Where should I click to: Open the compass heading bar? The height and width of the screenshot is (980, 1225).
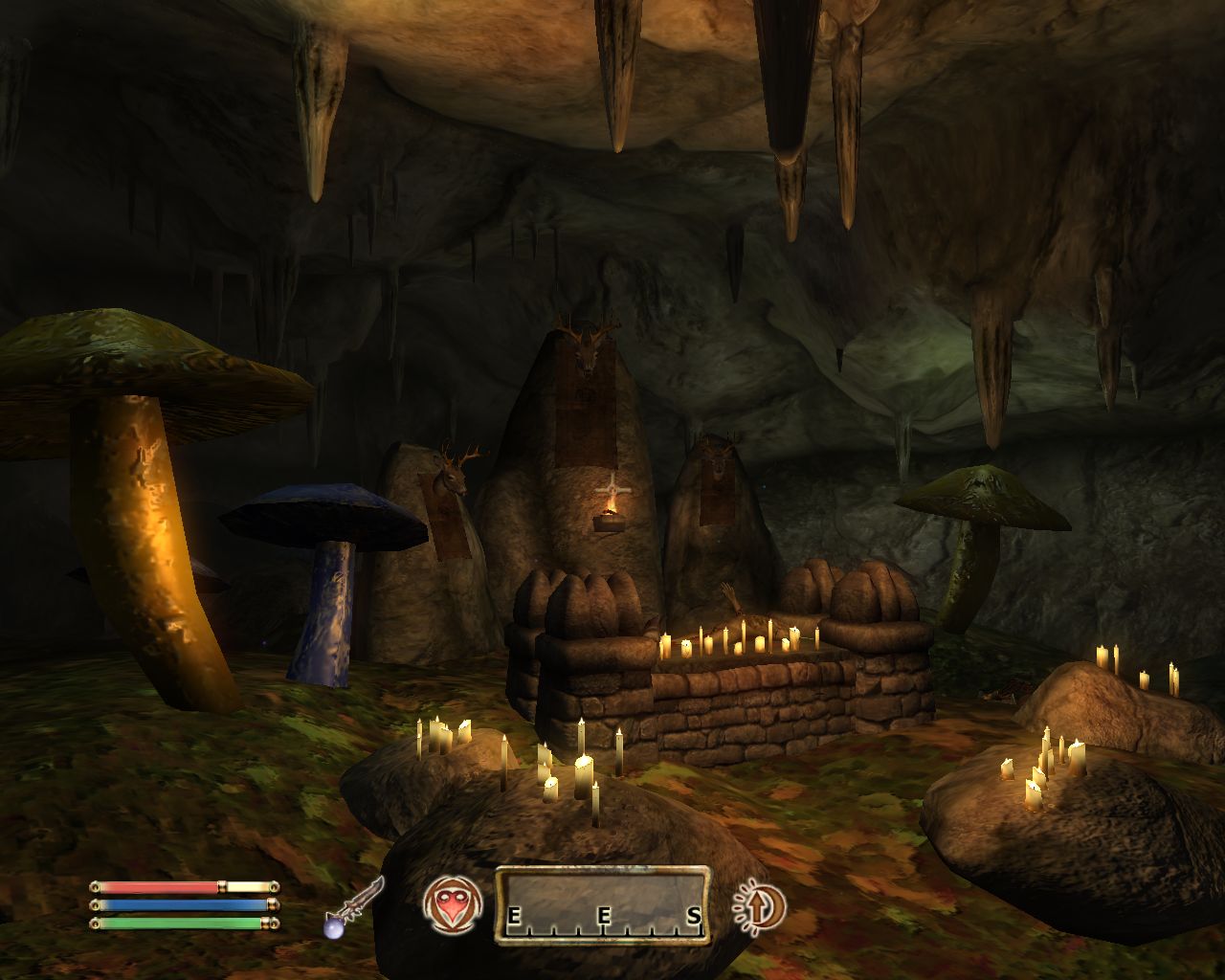point(602,905)
